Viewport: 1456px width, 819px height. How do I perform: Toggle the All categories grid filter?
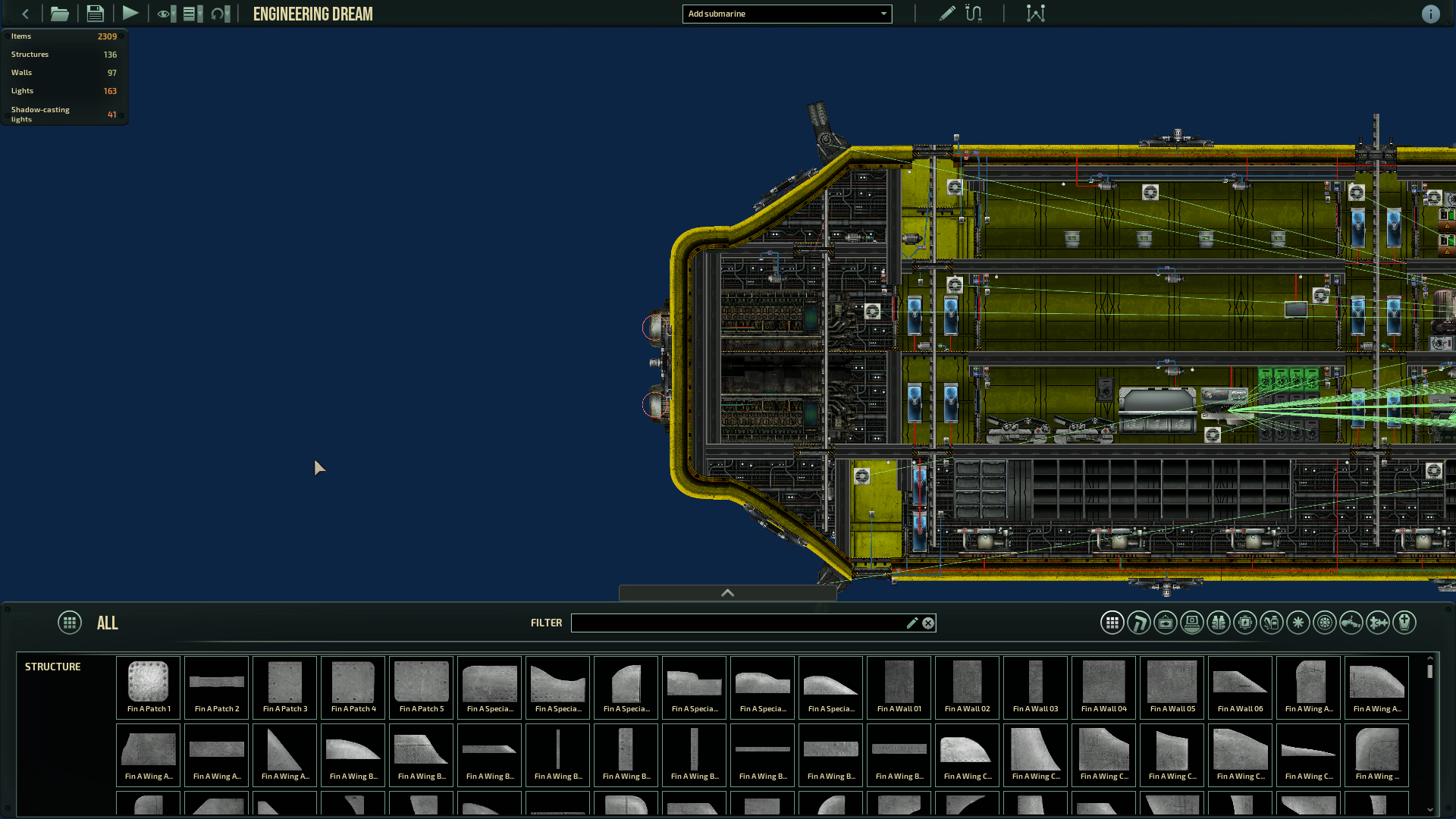pos(1112,623)
